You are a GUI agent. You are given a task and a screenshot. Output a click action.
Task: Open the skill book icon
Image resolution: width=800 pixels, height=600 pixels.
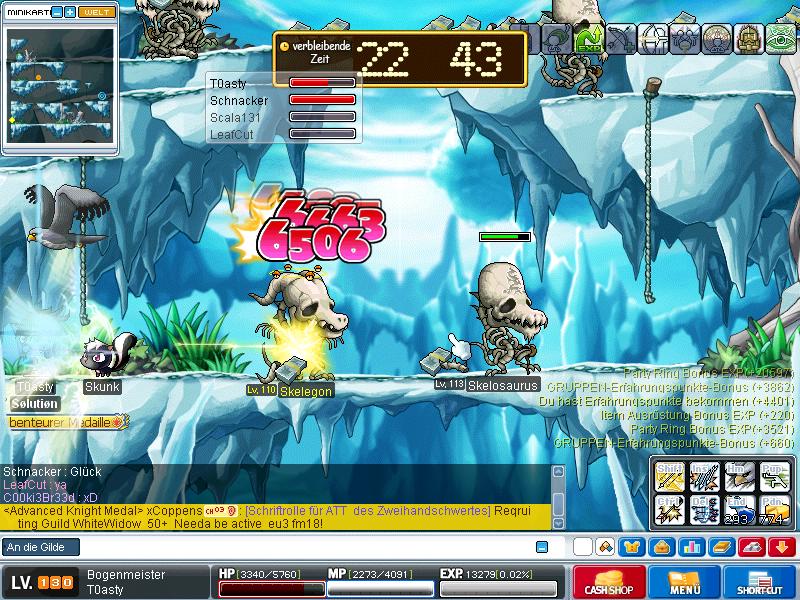(x=721, y=547)
